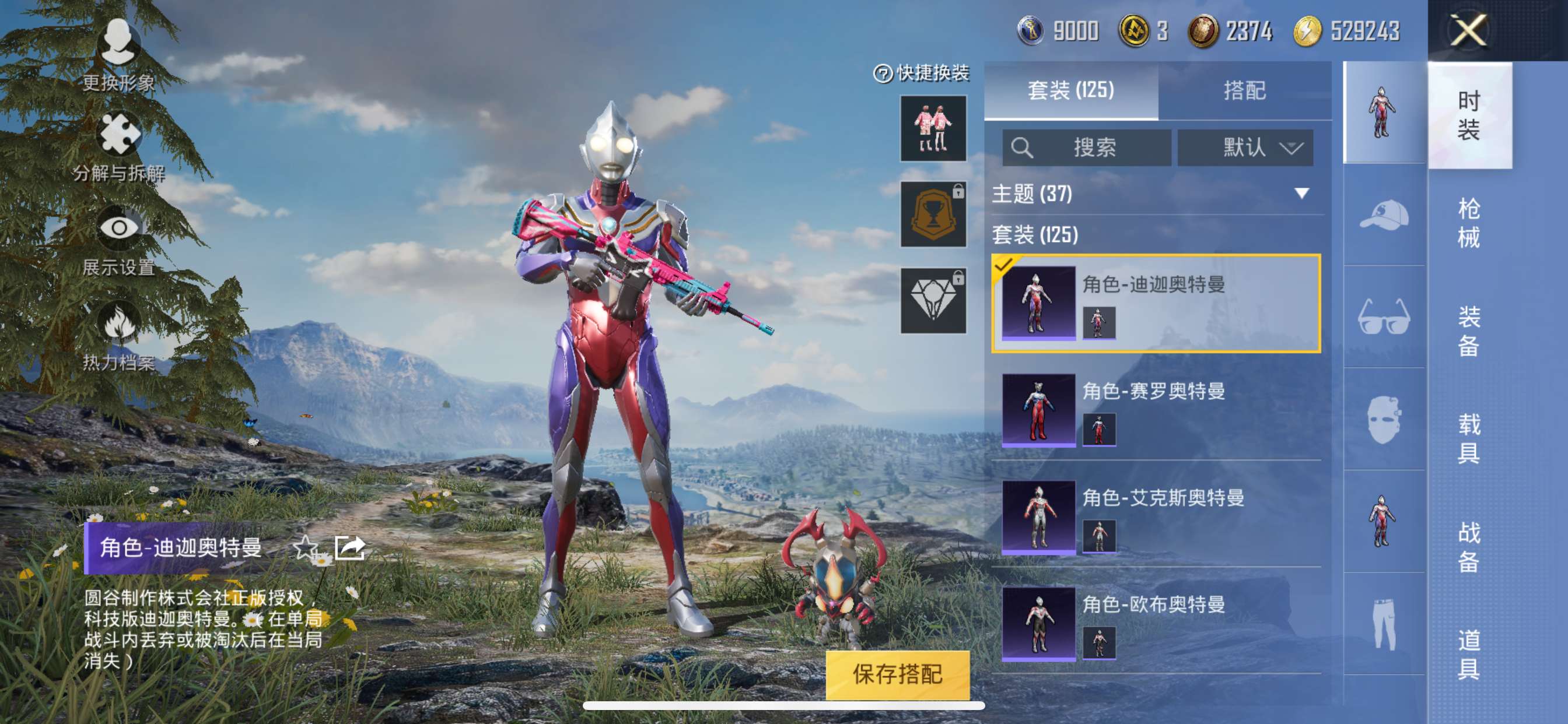Switch to the 枪械 weapons category
1568x724 pixels.
[1468, 223]
